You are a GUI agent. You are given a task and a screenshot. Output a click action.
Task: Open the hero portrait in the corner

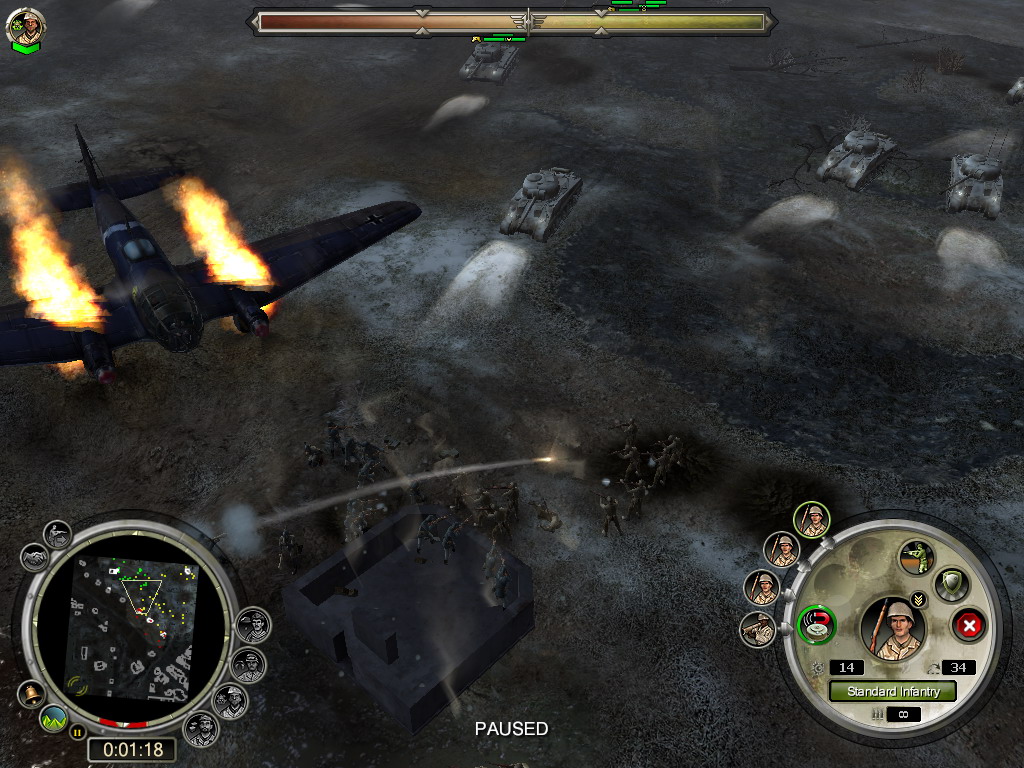(x=25, y=27)
